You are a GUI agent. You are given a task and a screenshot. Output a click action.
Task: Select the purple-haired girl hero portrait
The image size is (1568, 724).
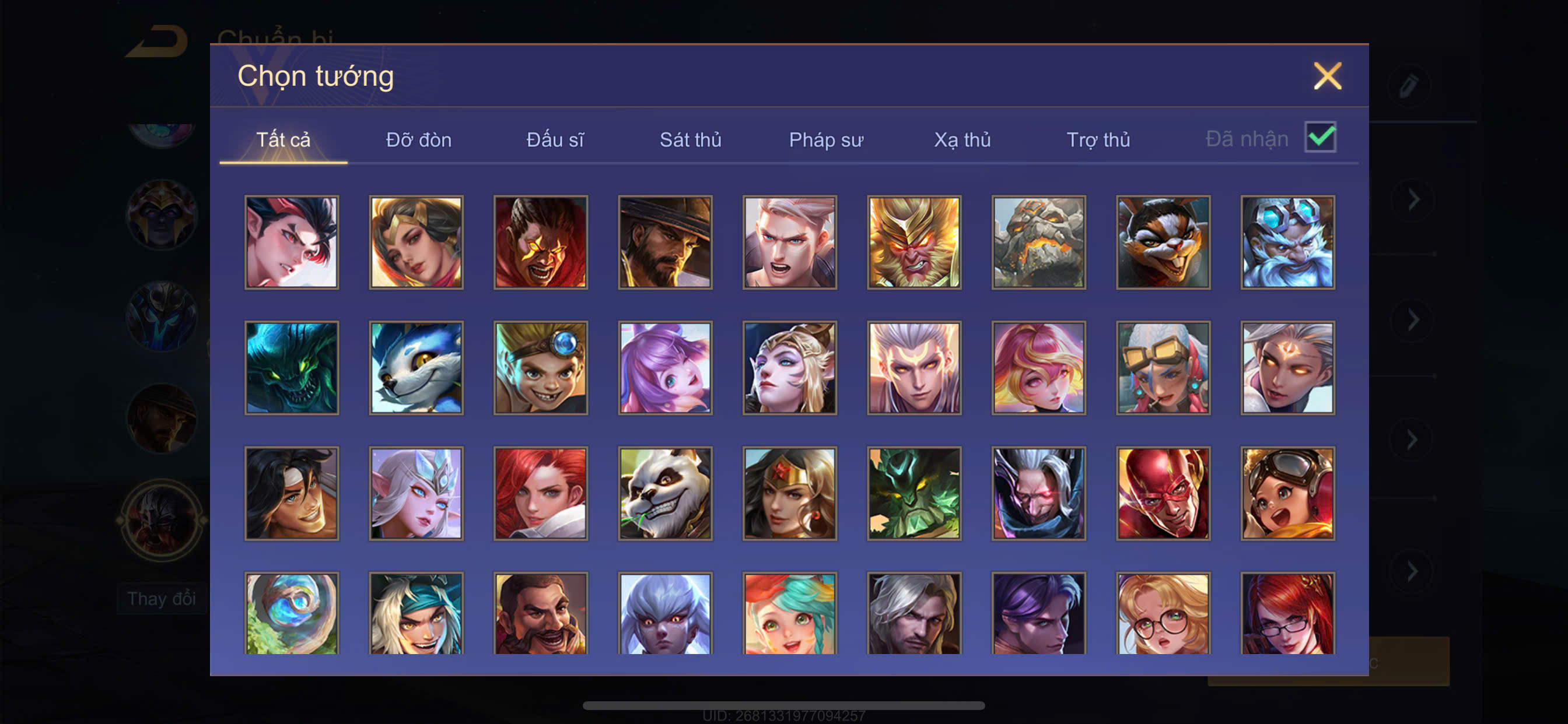[x=666, y=368]
